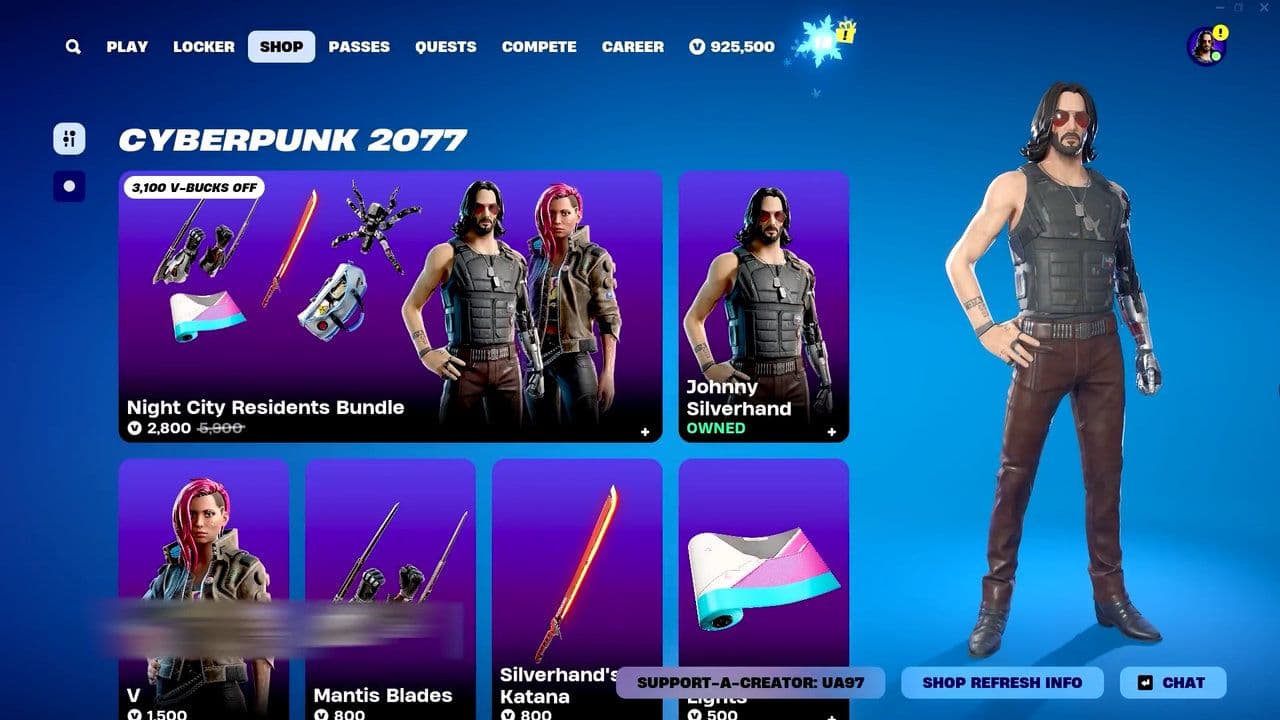Open the QUESTS menu
The width and height of the screenshot is (1280, 720).
click(x=446, y=46)
